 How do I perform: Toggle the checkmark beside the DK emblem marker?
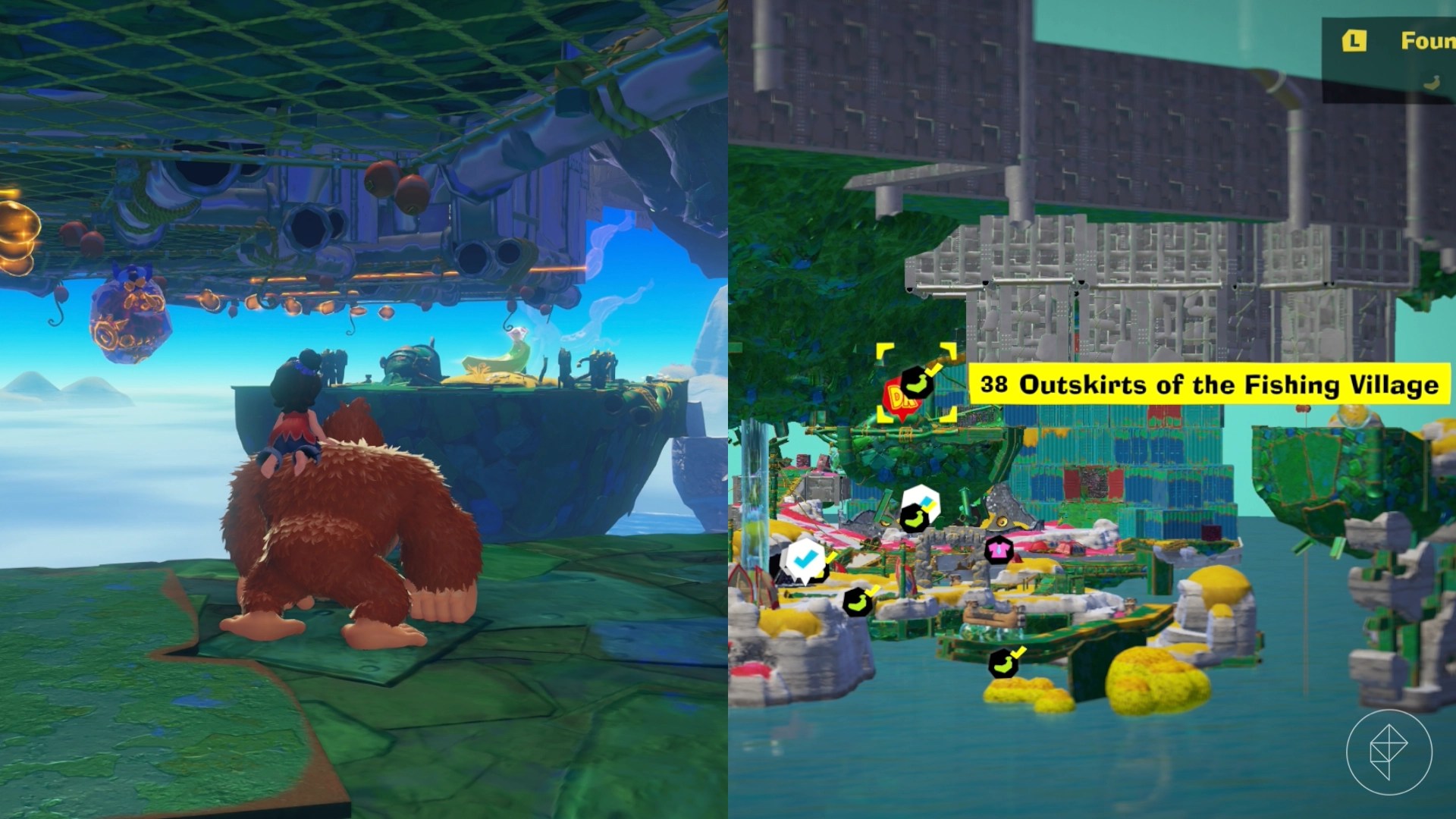933,369
